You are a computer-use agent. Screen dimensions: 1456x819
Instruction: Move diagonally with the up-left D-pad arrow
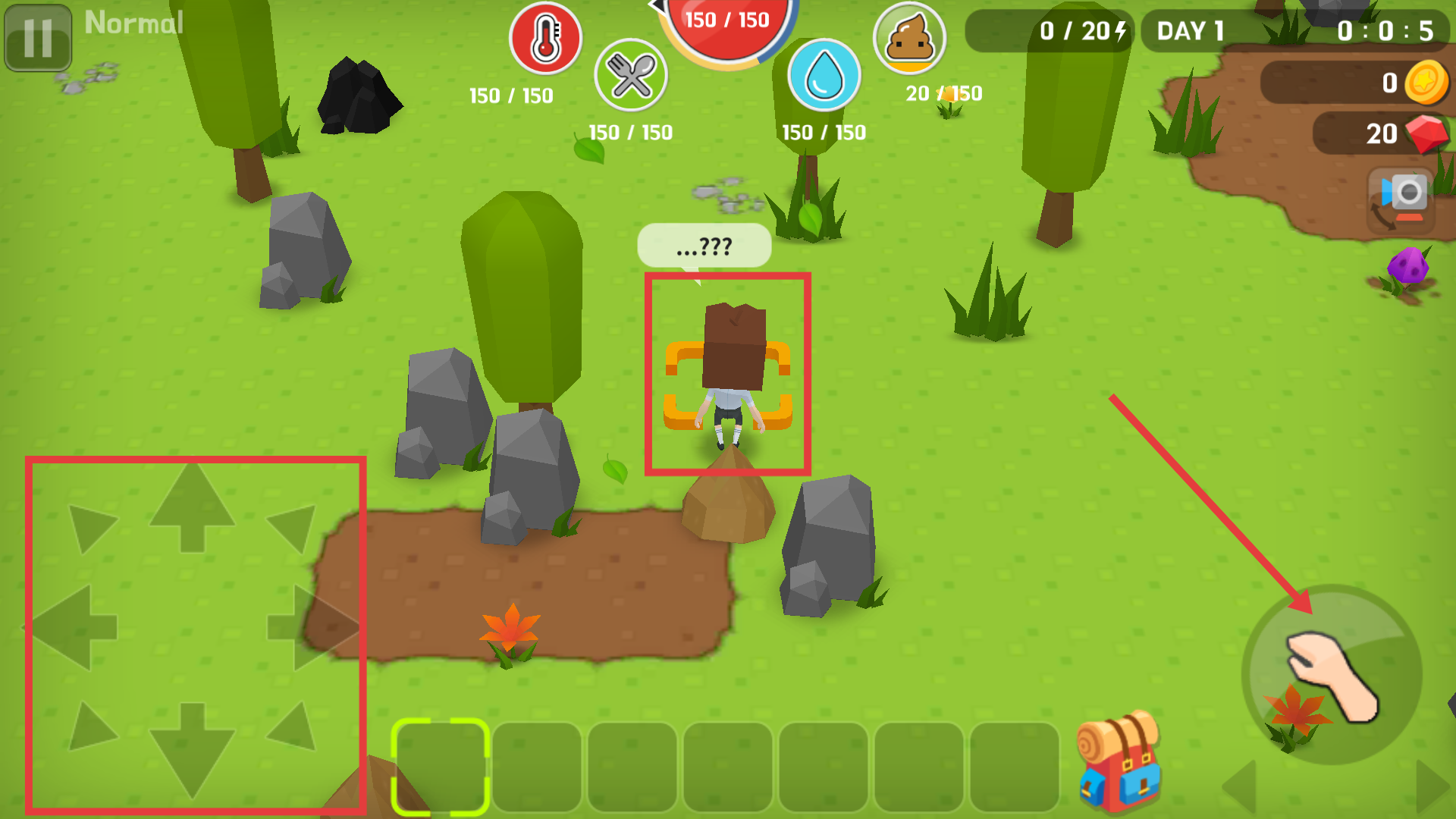90,526
